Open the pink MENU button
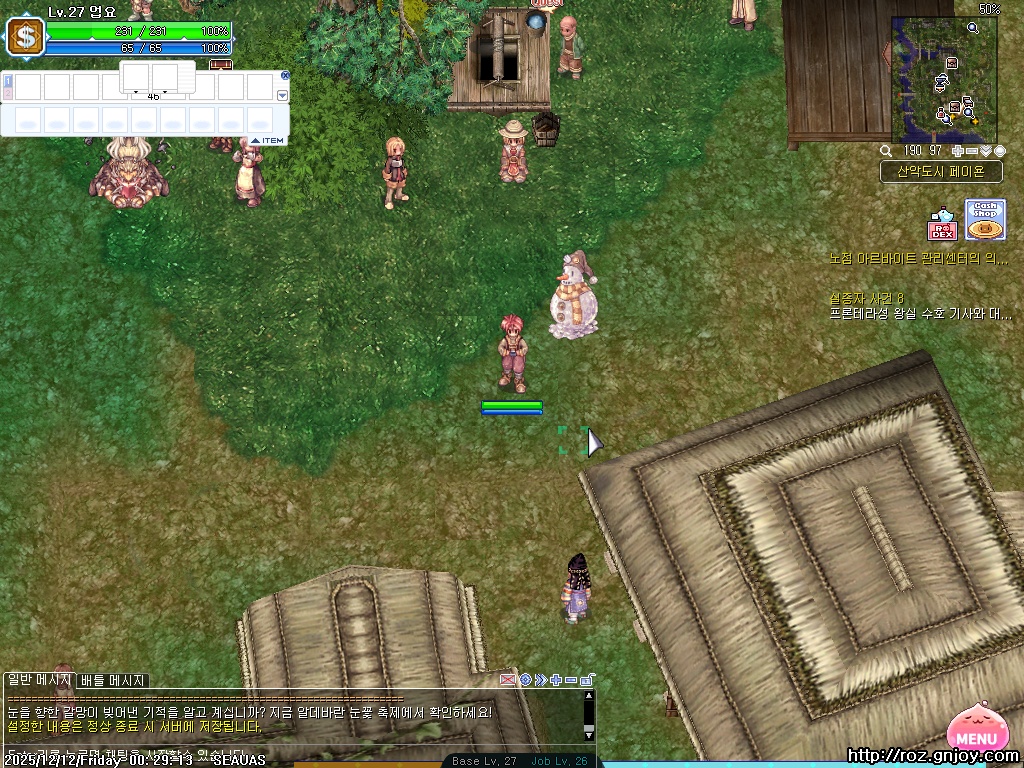Image resolution: width=1024 pixels, height=768 pixels. click(x=982, y=734)
